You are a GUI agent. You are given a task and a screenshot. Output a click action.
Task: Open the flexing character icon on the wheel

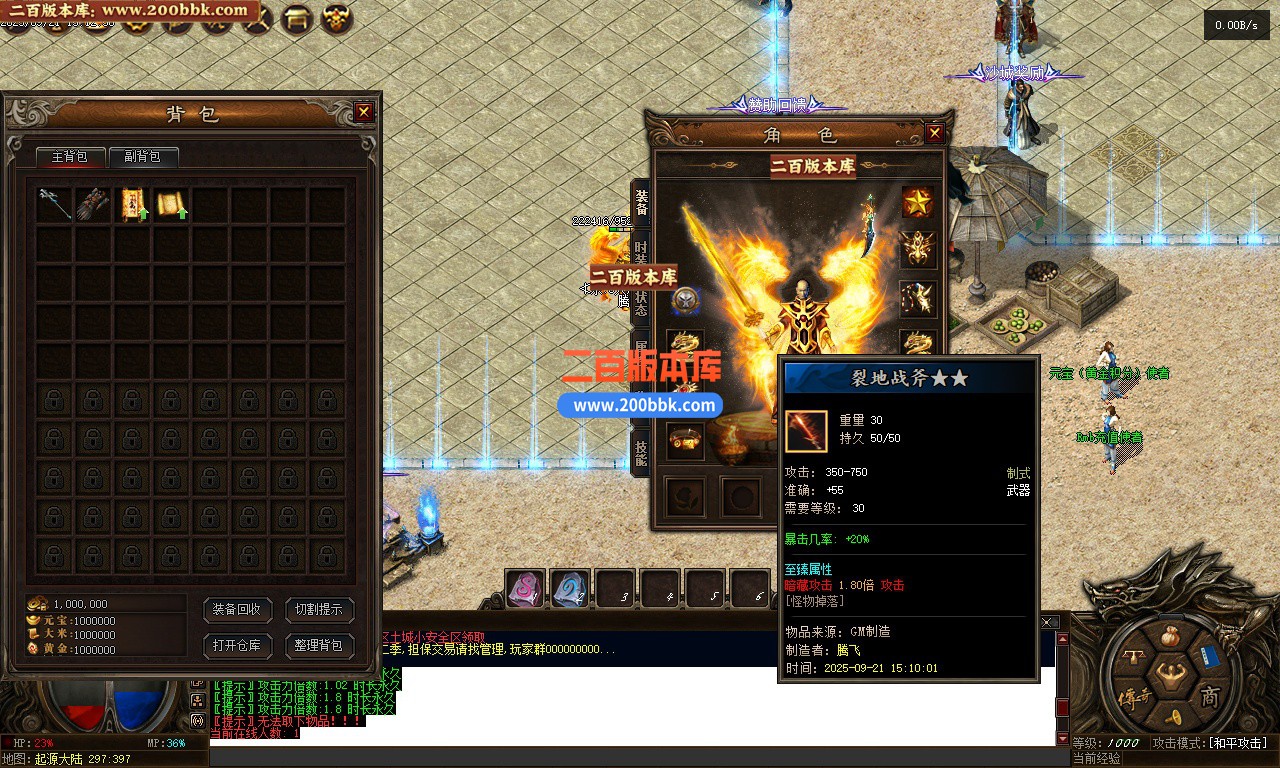(x=1171, y=676)
